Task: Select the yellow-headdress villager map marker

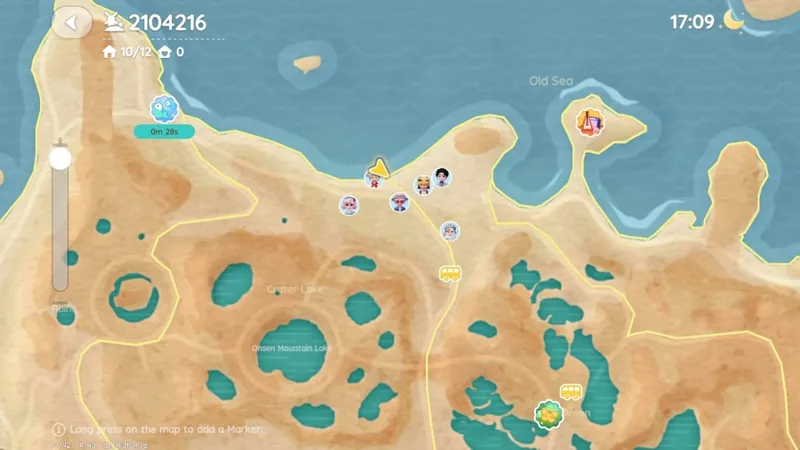Action: click(x=423, y=185)
